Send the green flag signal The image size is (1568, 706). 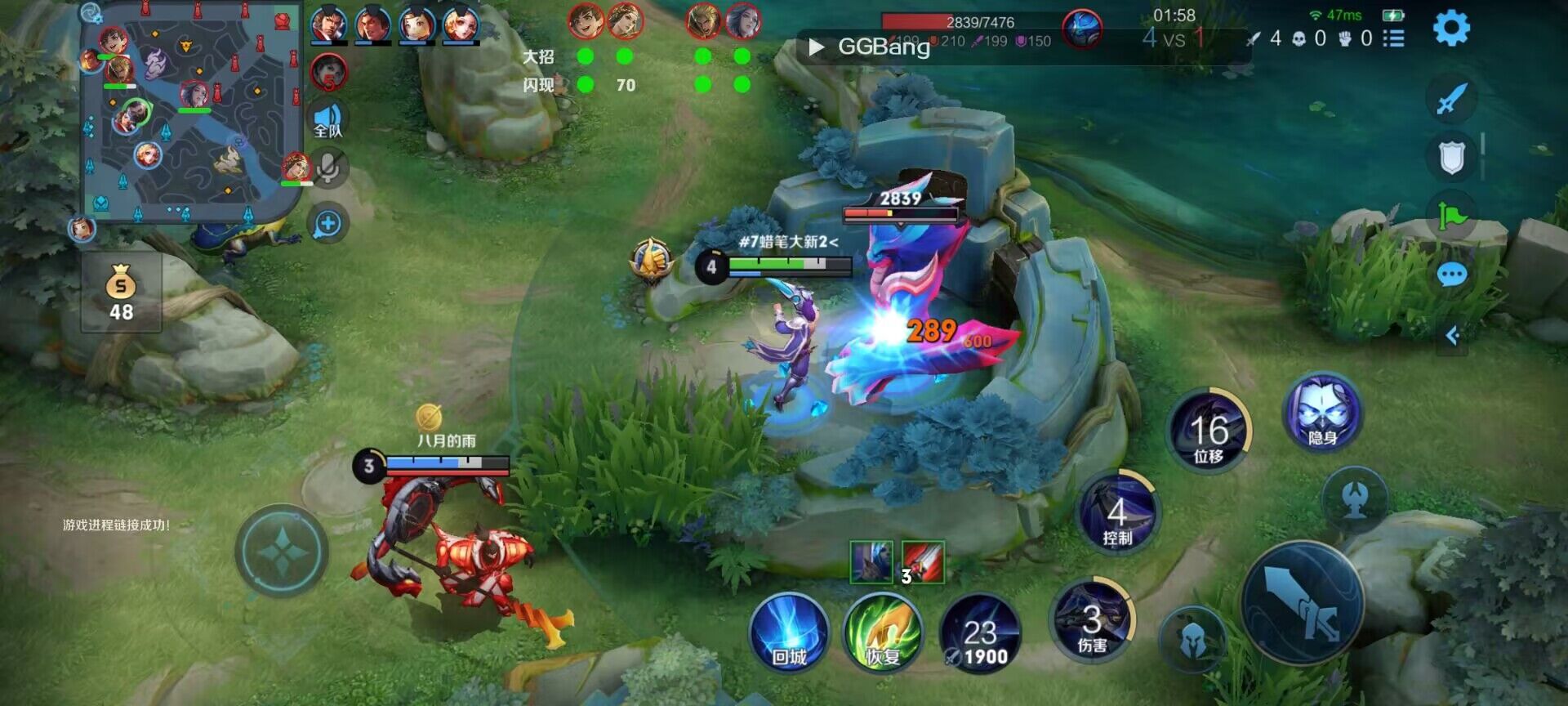pos(1451,216)
